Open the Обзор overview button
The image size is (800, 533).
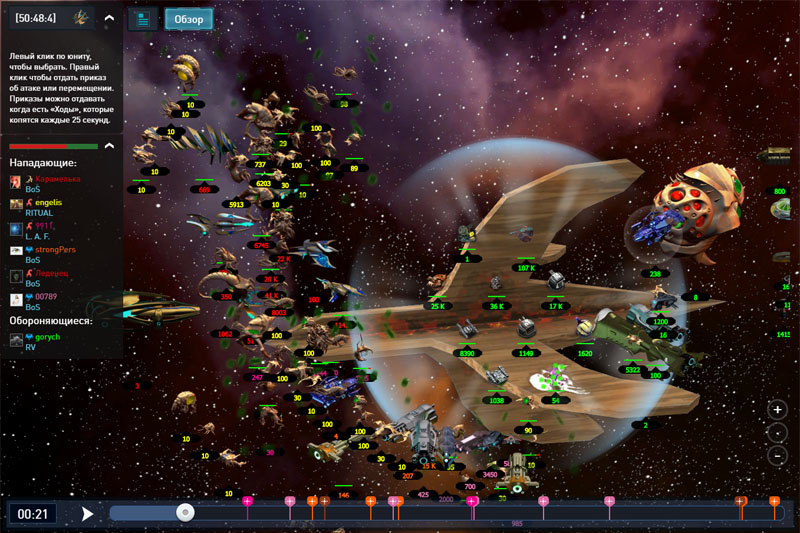tap(189, 19)
